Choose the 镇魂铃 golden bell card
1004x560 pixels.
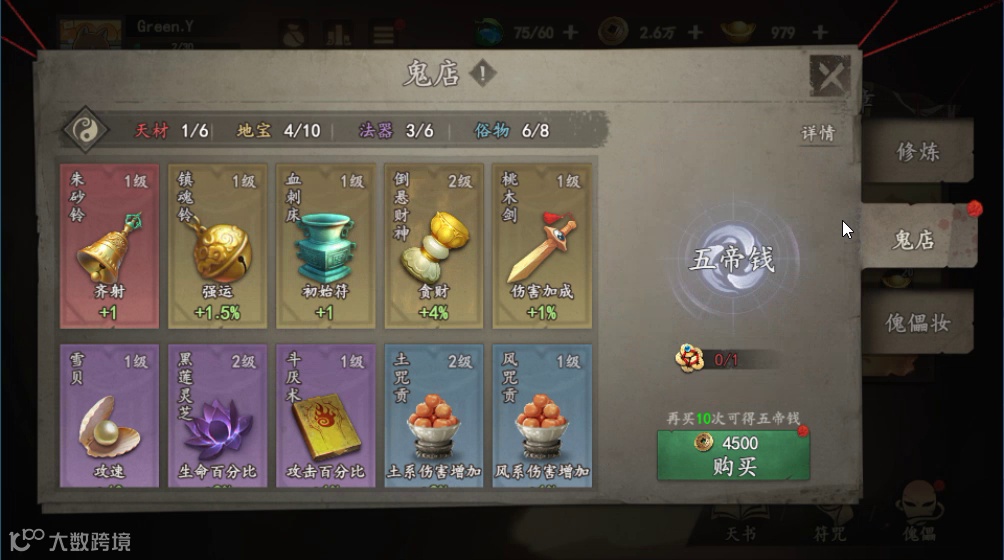point(217,246)
